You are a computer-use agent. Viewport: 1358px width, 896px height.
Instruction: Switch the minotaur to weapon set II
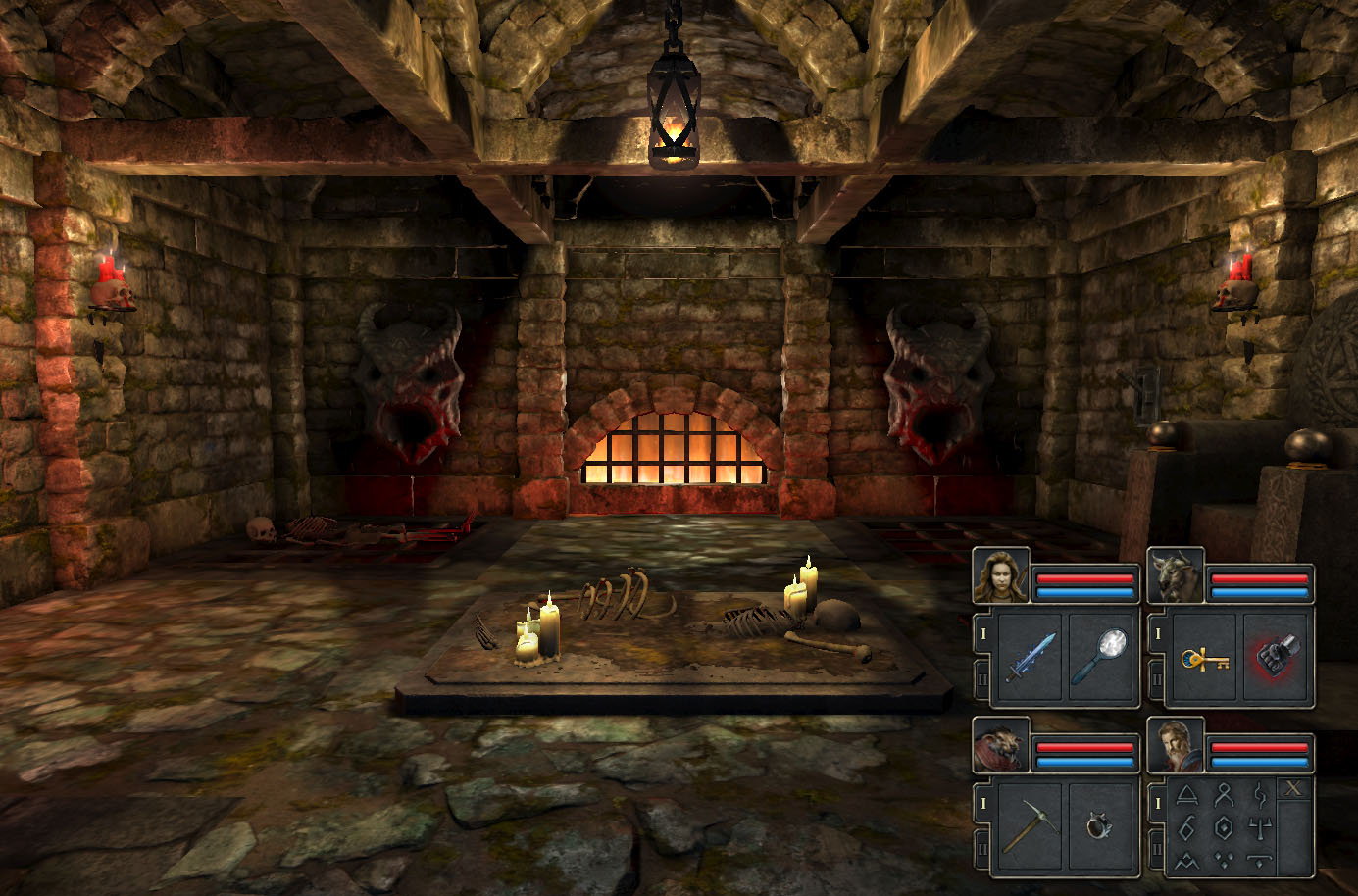(1156, 678)
